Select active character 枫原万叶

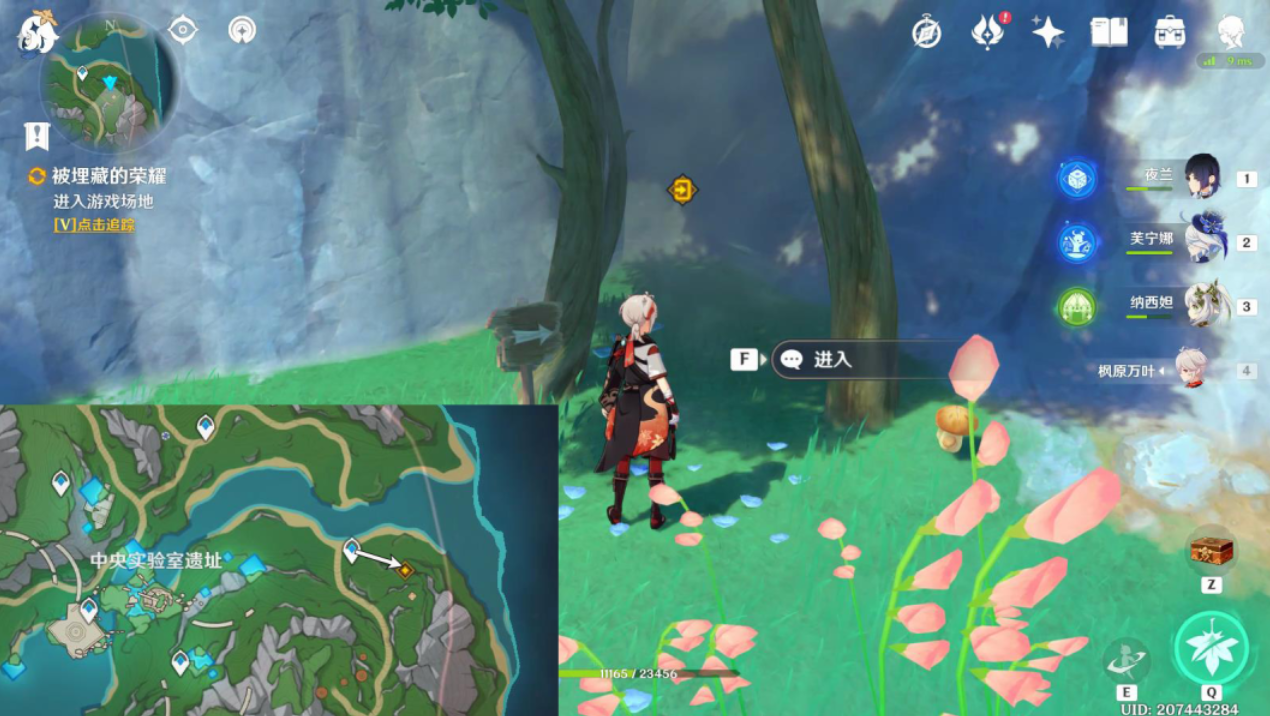click(x=1190, y=370)
